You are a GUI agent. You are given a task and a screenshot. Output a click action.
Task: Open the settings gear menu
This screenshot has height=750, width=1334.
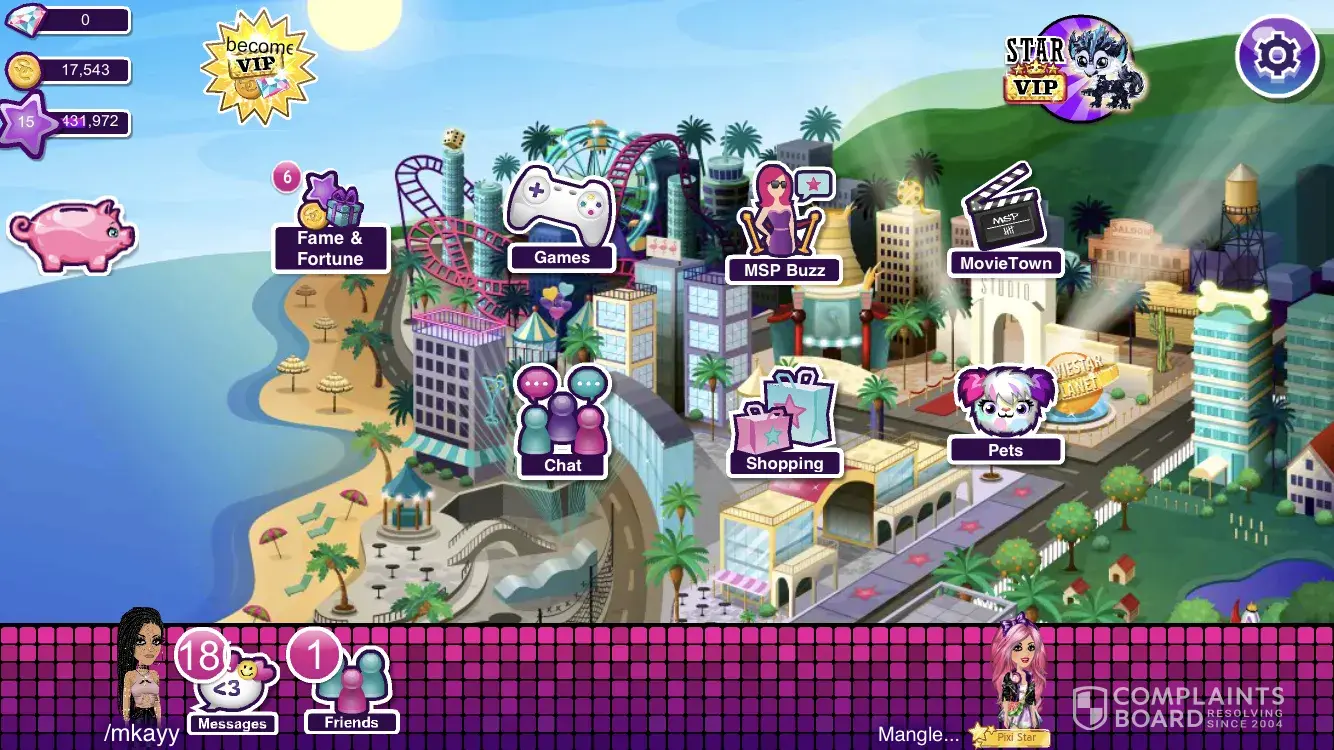(1276, 56)
